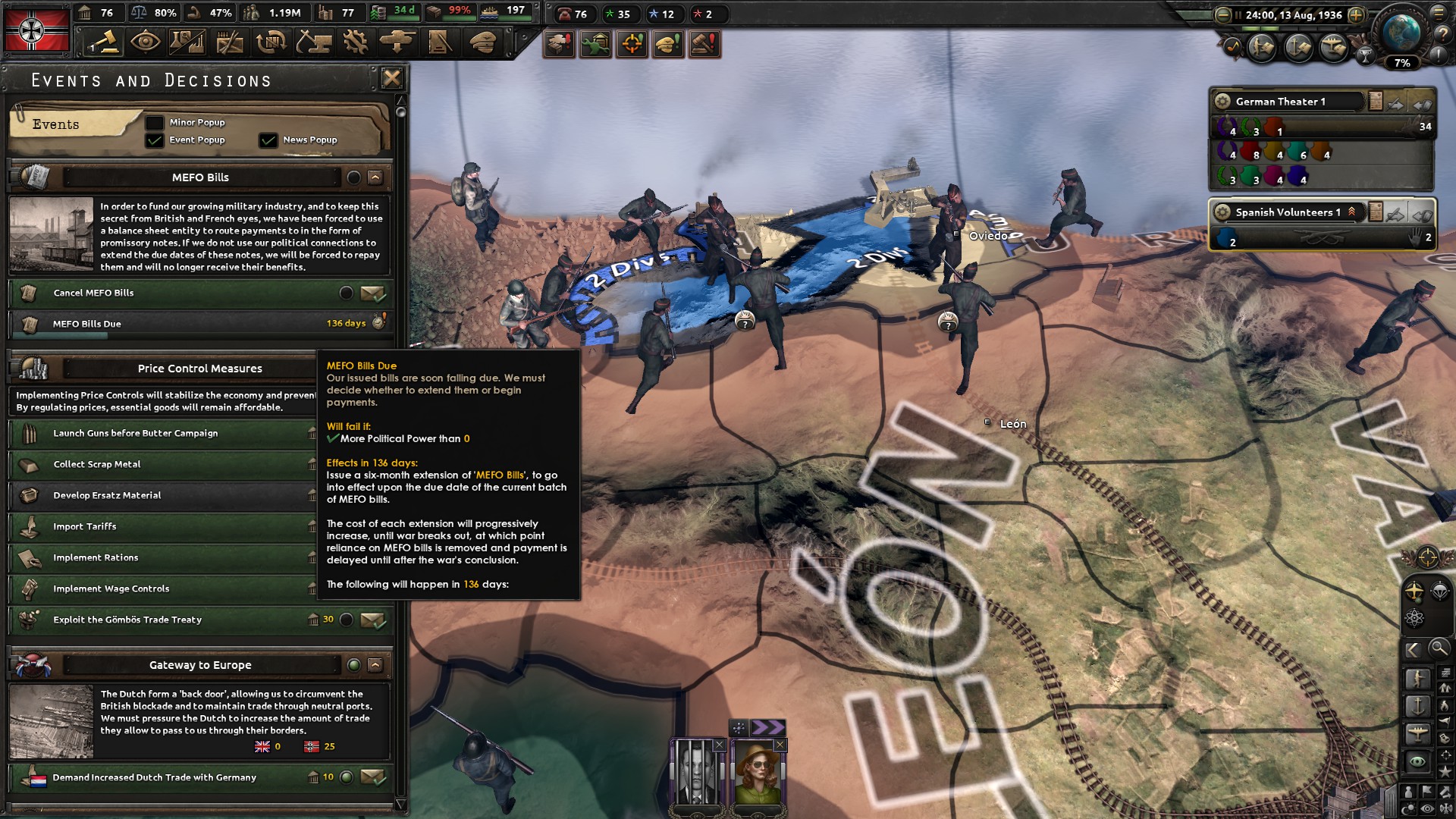Screen dimensions: 1456x819
Task: Collapse the Gateway to Europe section chevron
Action: [374, 664]
